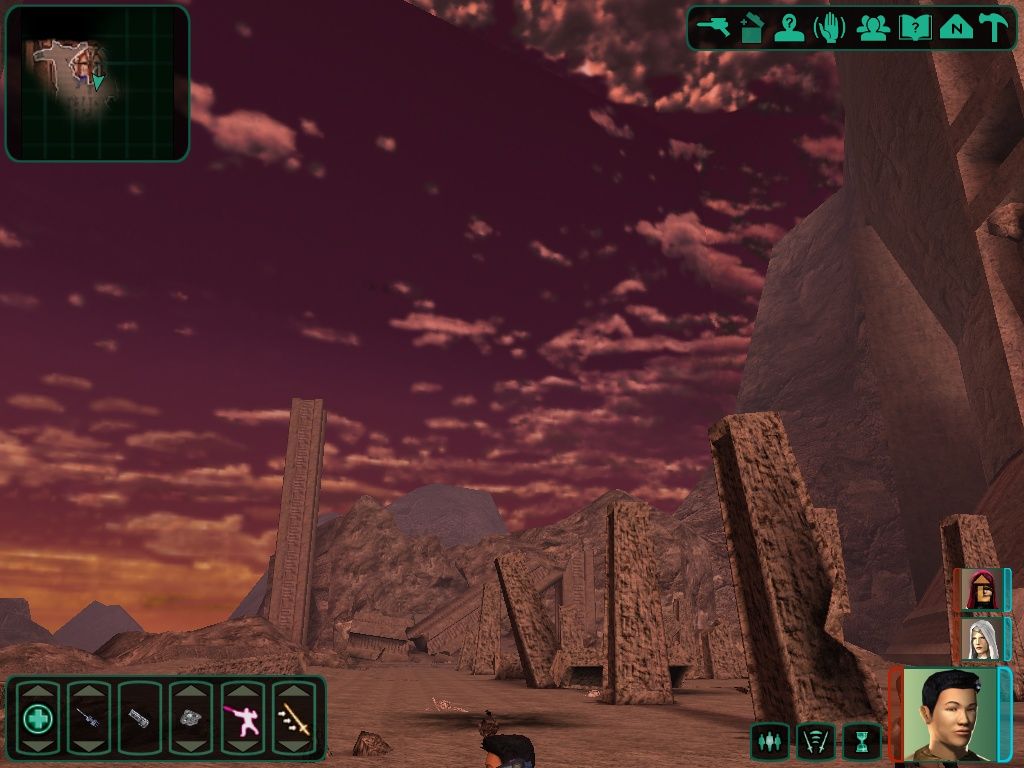Open the Map screen compass icon
Image resolution: width=1024 pixels, height=768 pixels.
point(956,28)
